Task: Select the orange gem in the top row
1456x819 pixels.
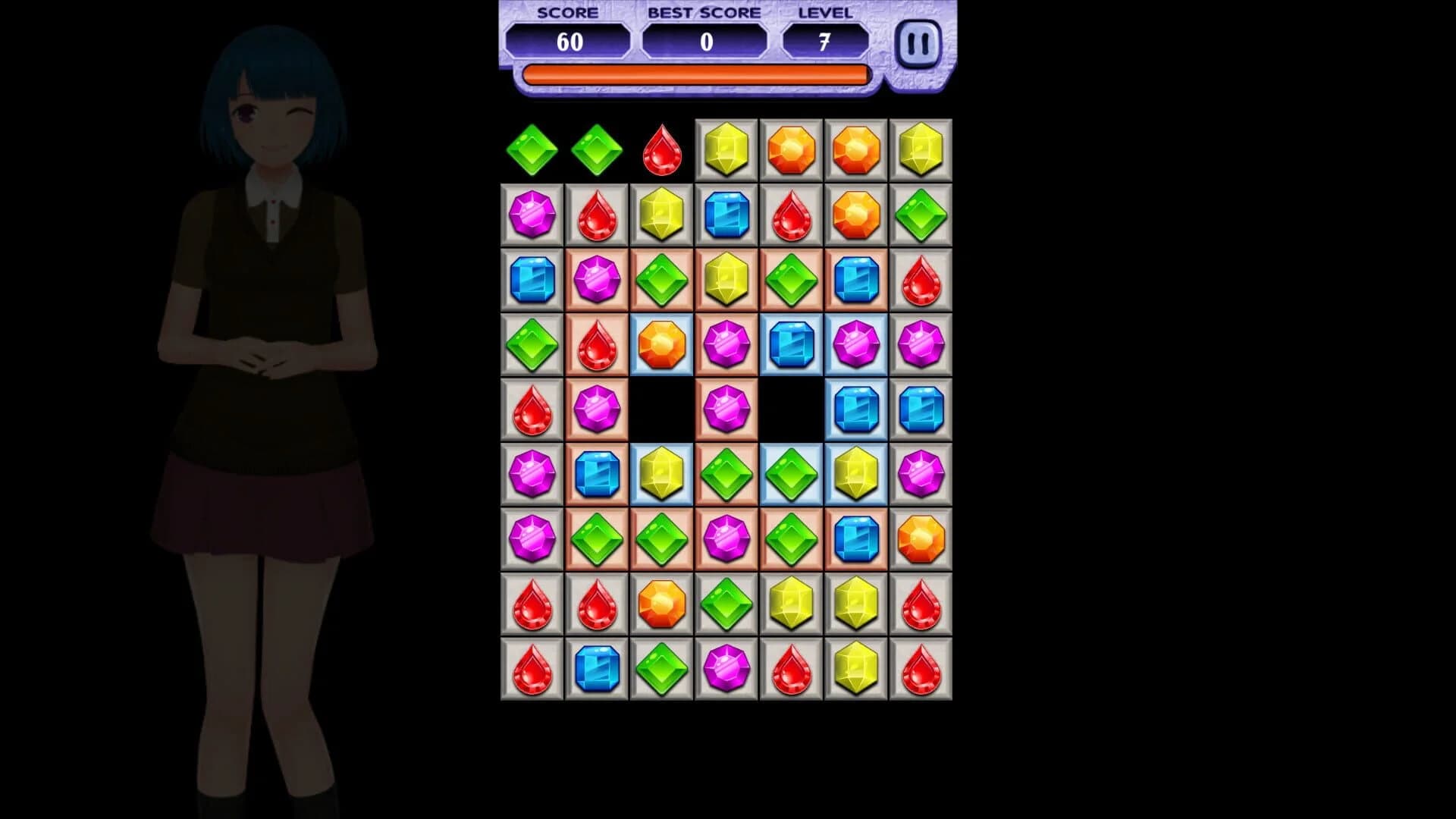Action: pos(792,149)
